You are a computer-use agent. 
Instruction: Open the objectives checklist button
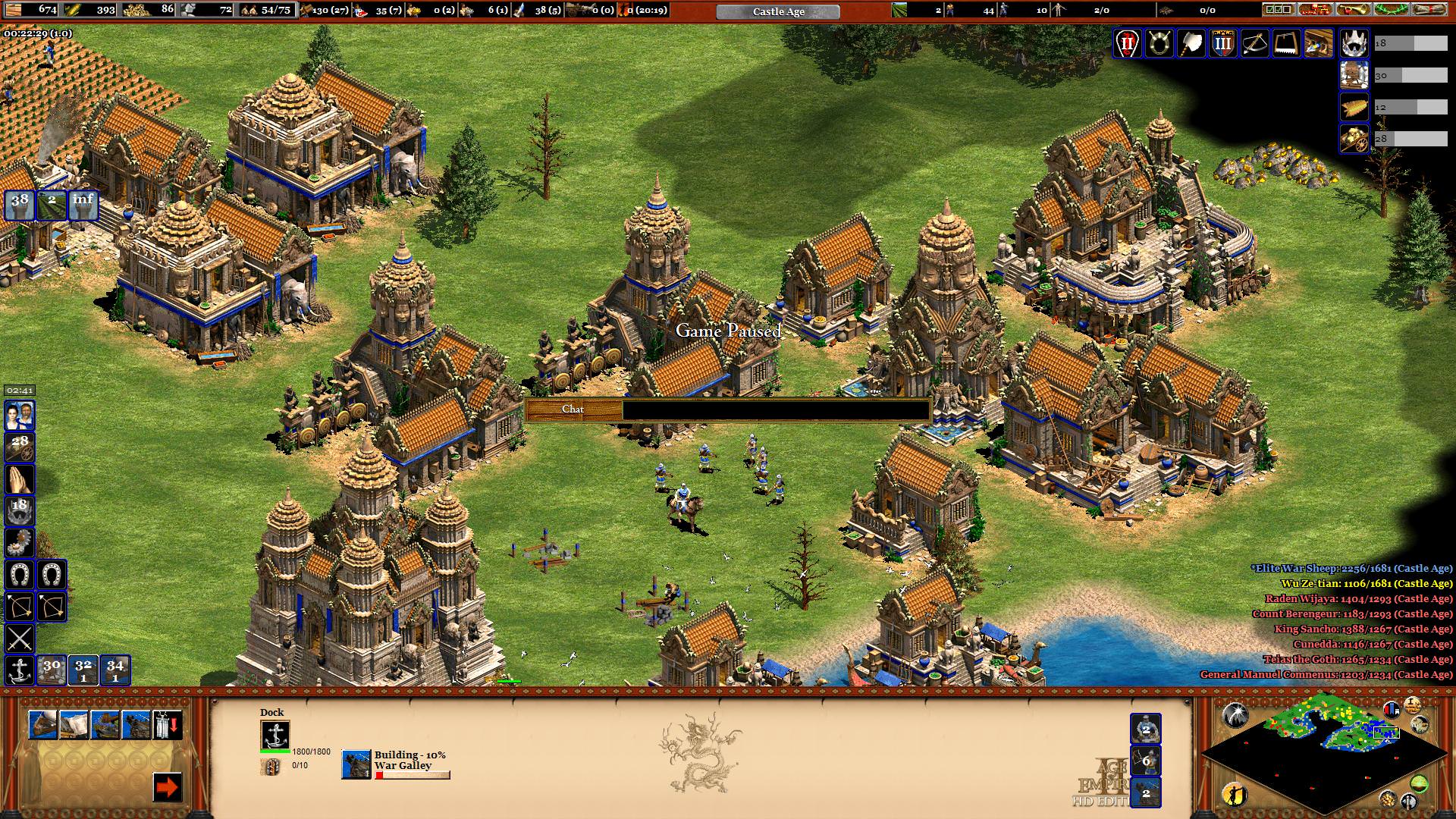1278,10
